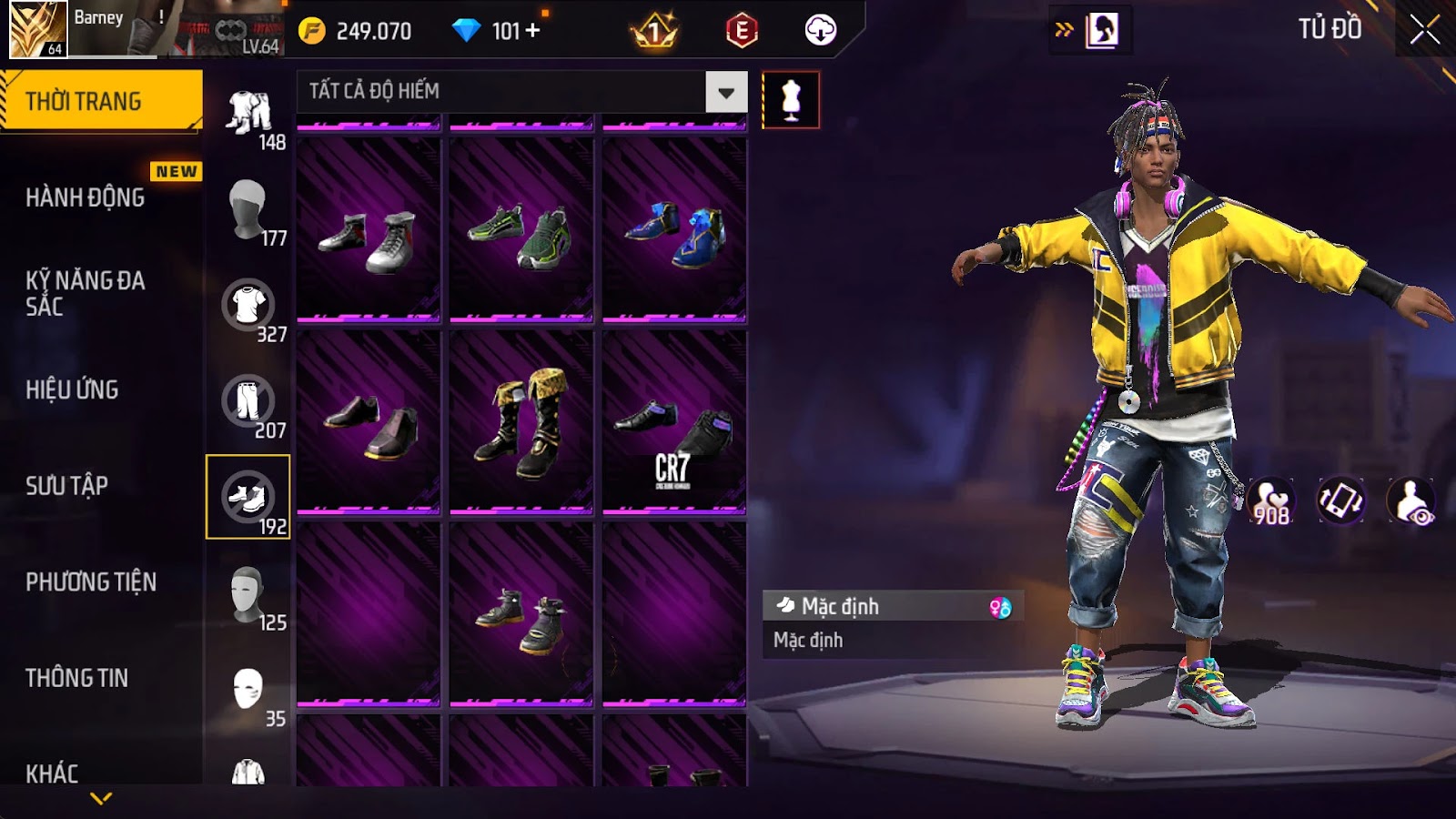Choose the white and red high-tops
Screen dimensions: 1456x819
point(368,230)
